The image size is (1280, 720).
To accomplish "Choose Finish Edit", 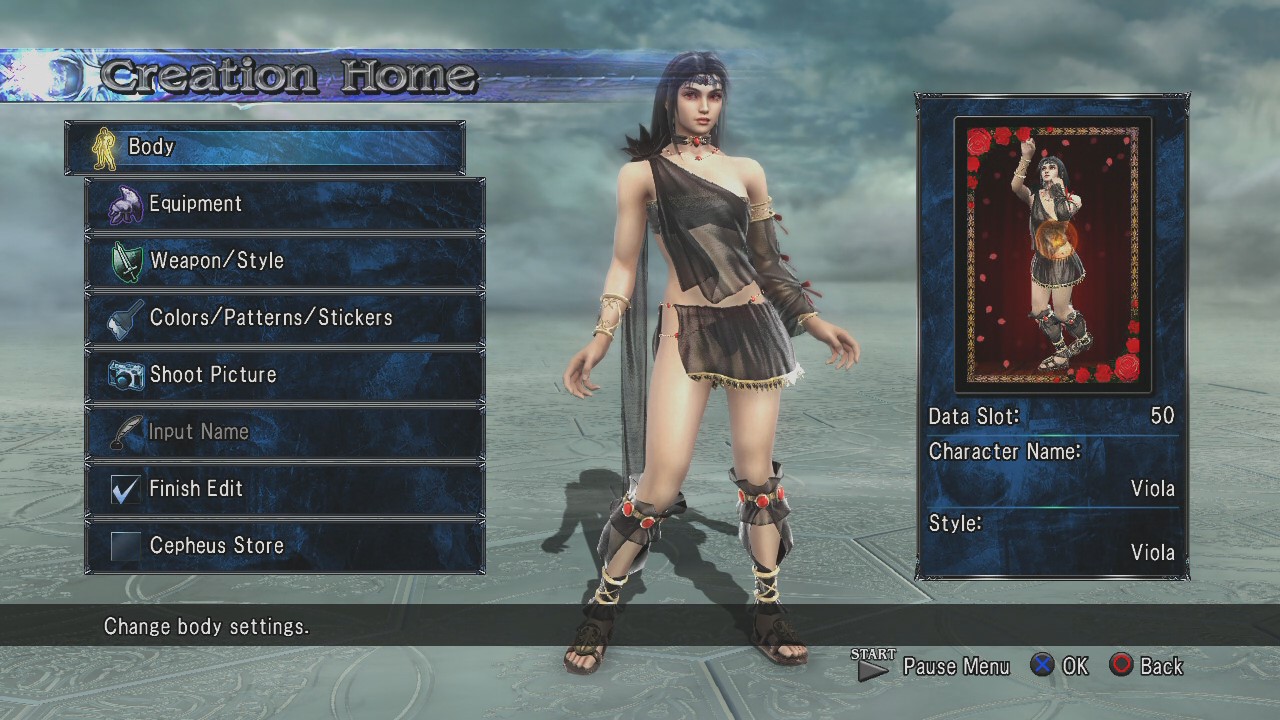I will click(x=285, y=489).
